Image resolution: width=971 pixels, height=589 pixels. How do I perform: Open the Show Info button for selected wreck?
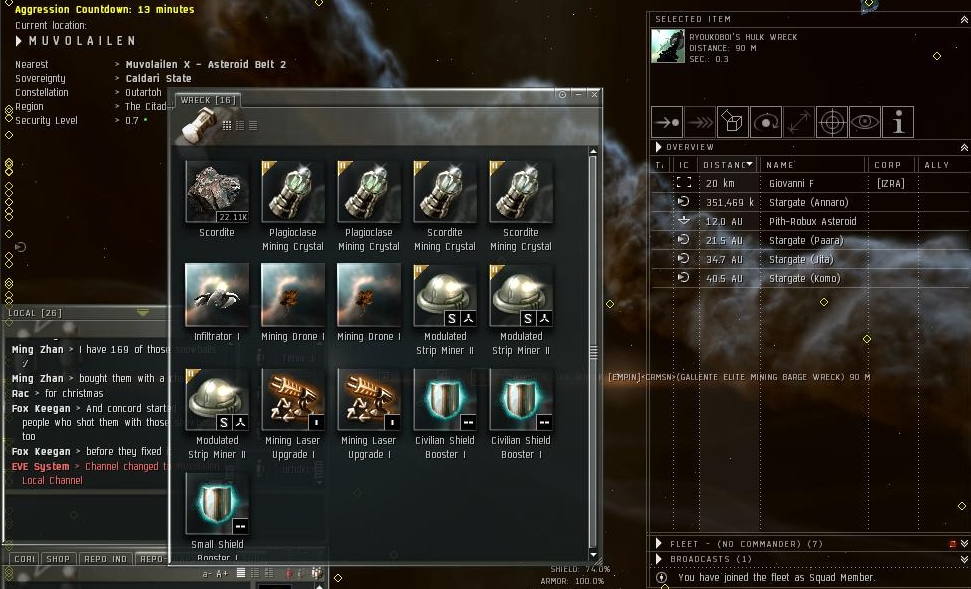(x=898, y=122)
